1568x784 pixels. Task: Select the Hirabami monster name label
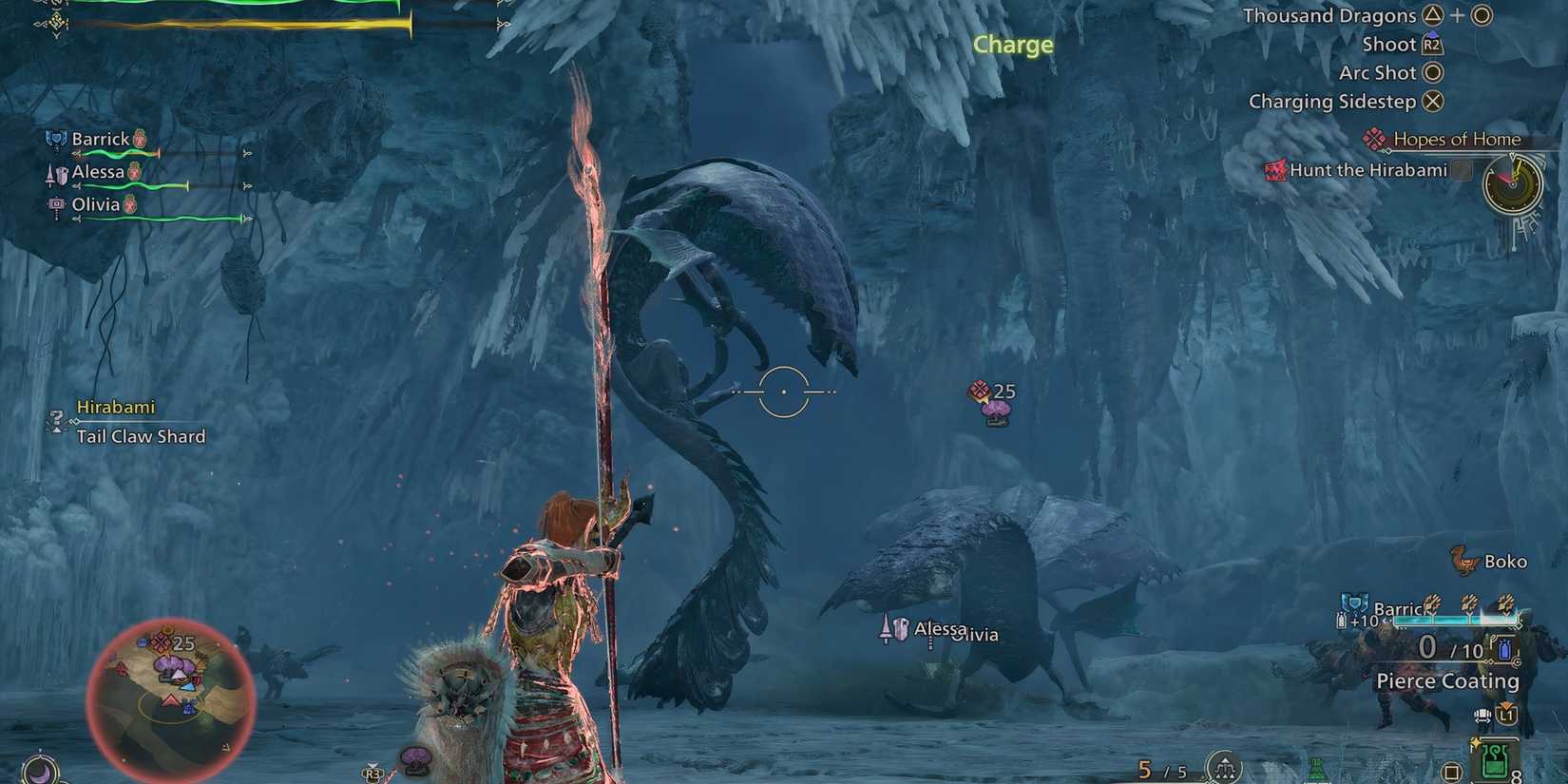(116, 407)
